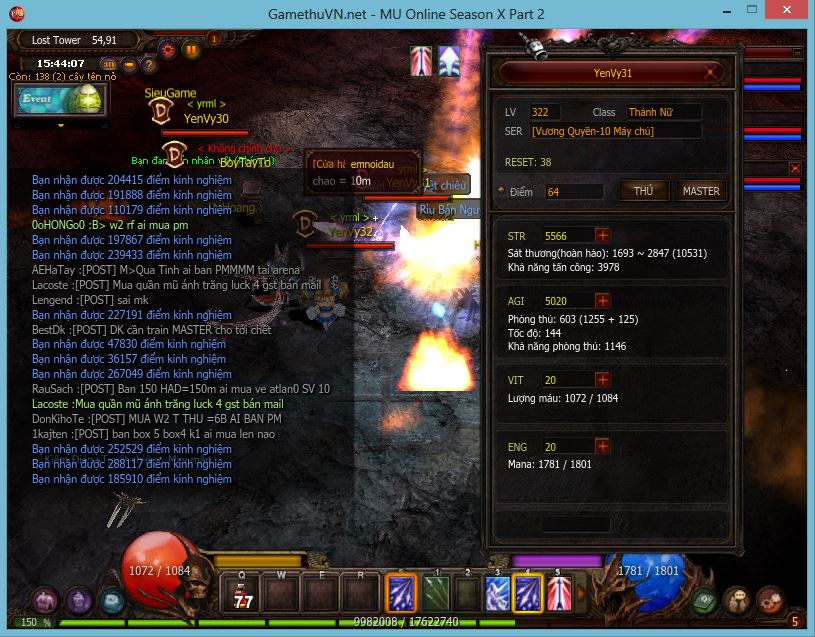Screen dimensions: 815x637
Task: Increase the VIT stat by one
Action: coord(602,380)
